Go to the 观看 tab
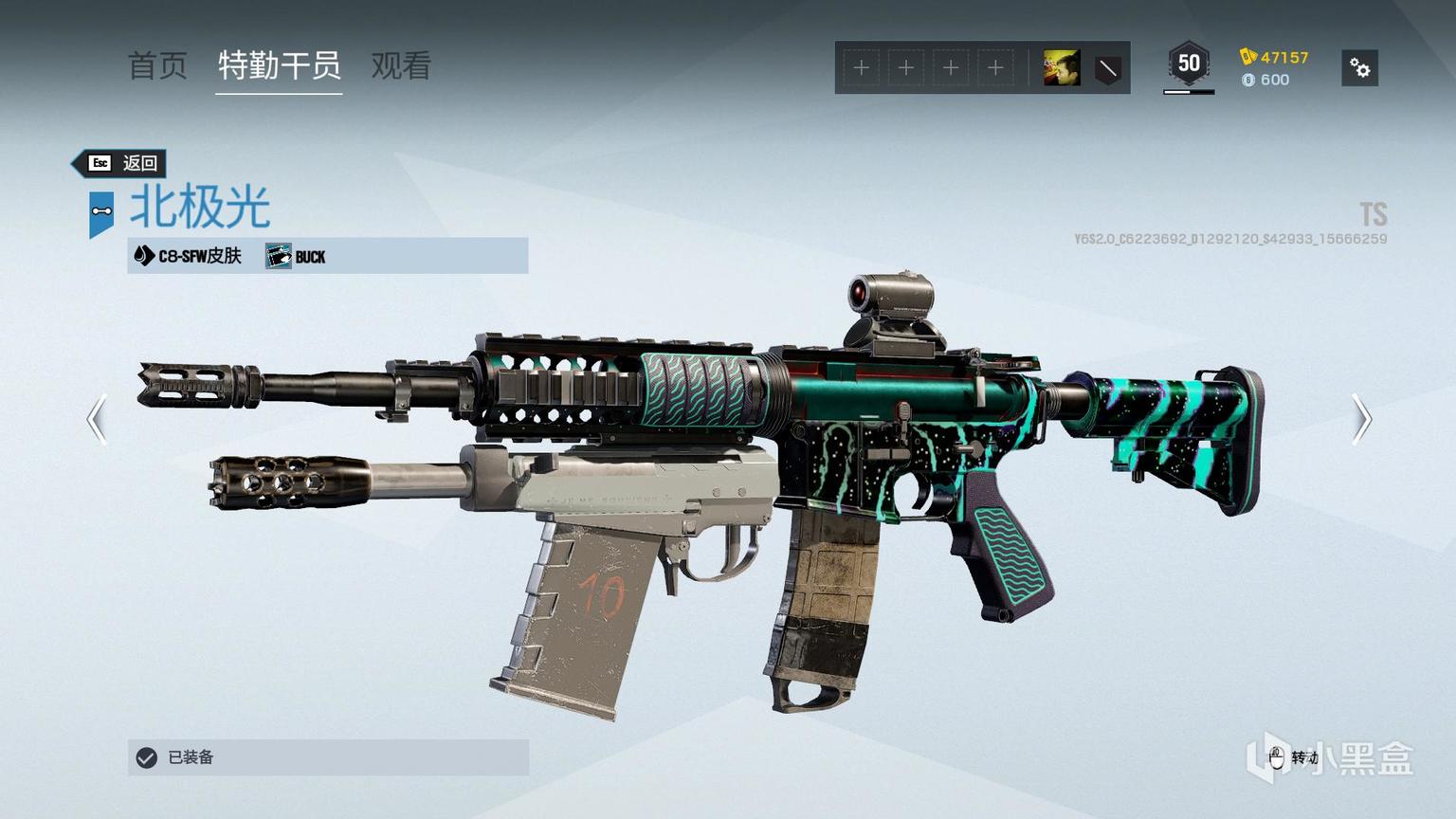Screen dimensions: 1456x819 (401, 65)
